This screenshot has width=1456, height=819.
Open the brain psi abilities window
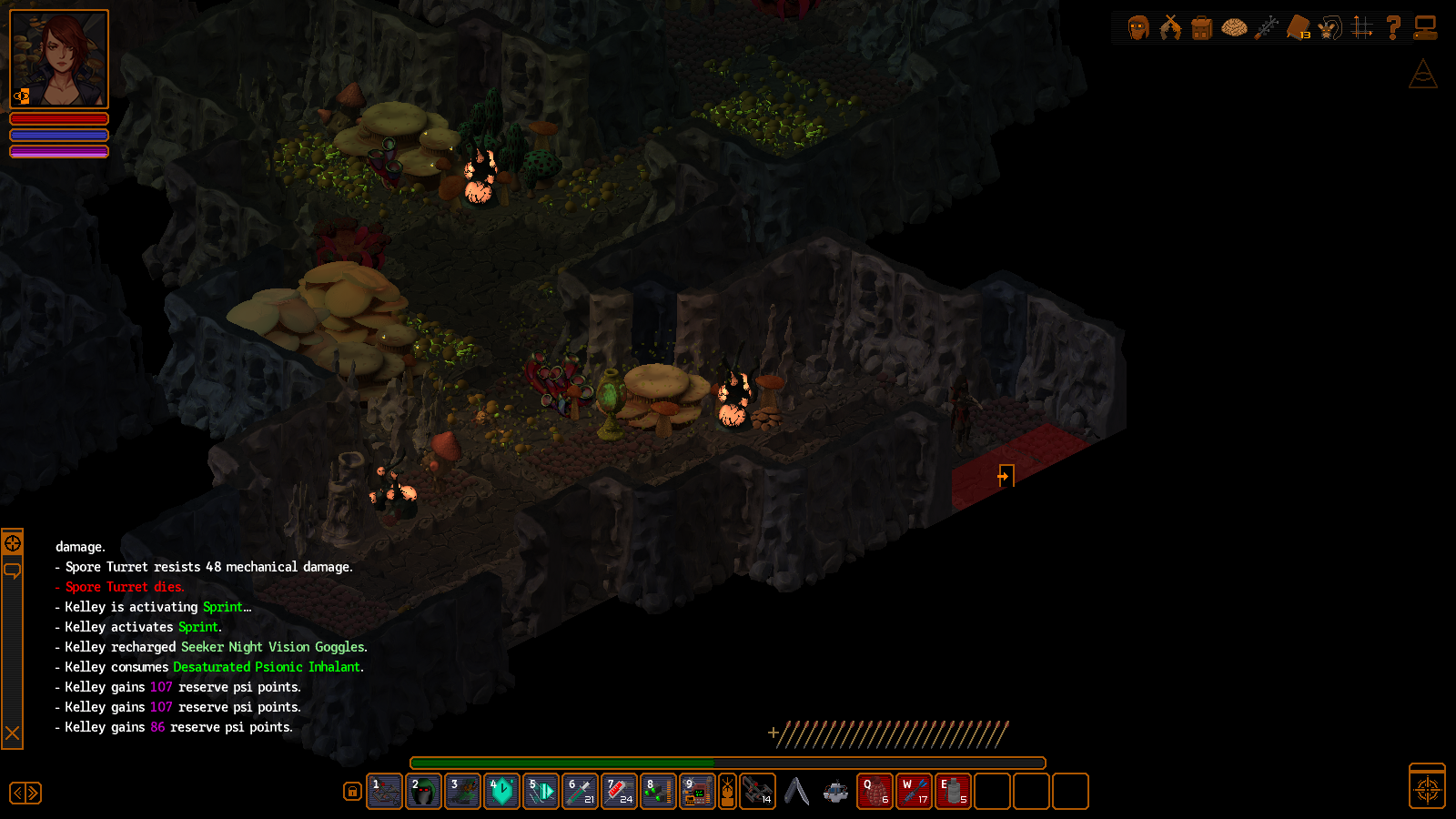[x=1234, y=28]
